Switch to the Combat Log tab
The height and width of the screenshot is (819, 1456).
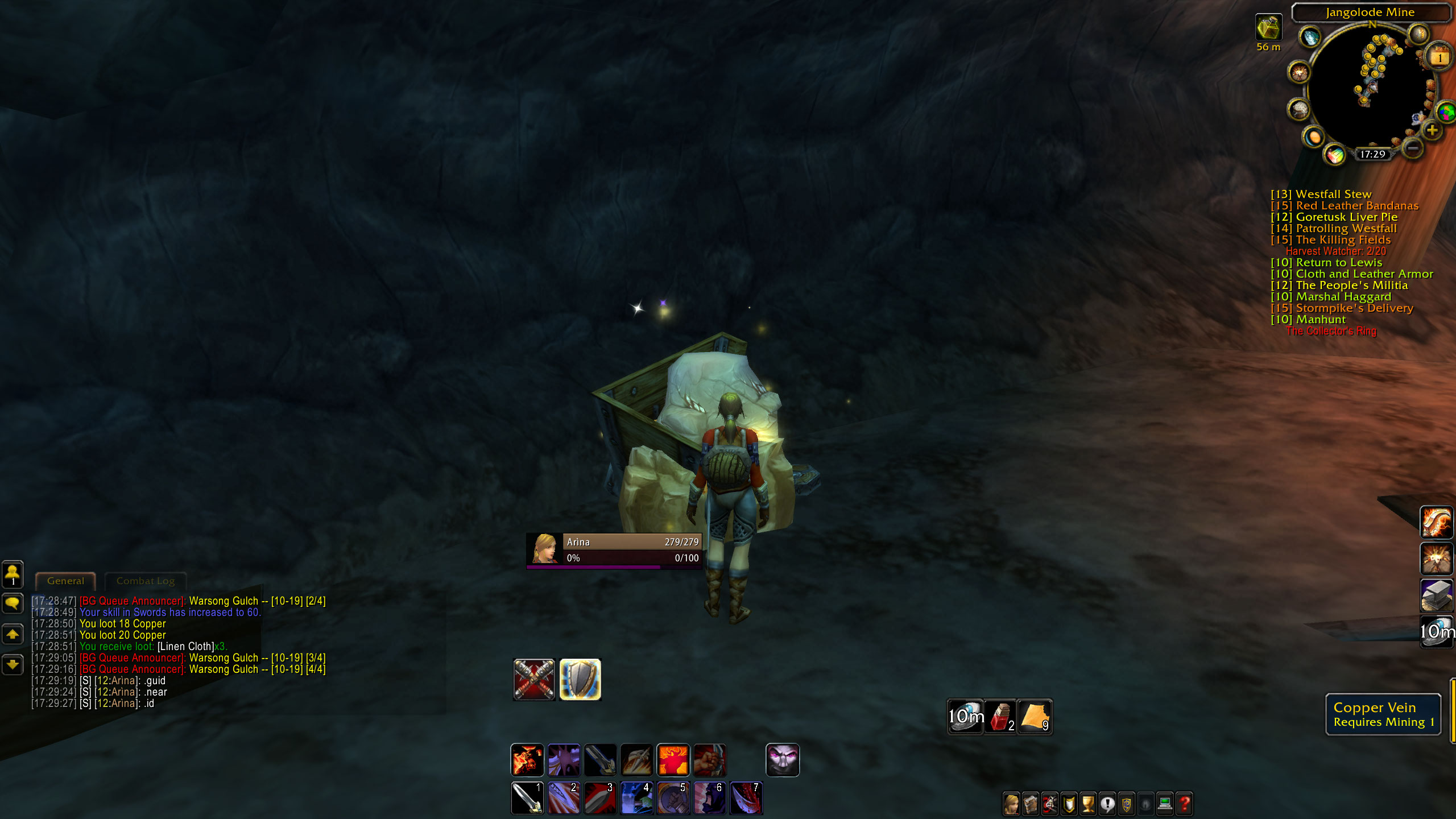tap(146, 581)
